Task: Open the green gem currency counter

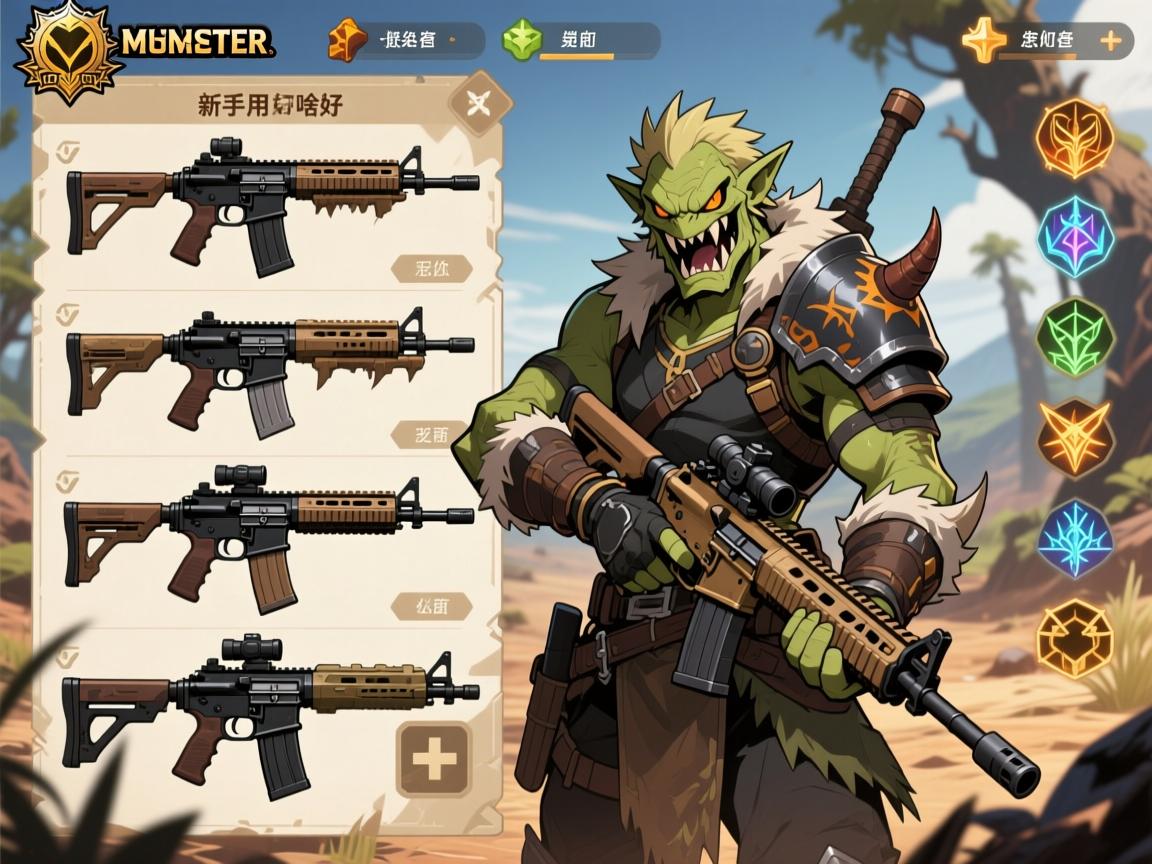Action: 580,41
